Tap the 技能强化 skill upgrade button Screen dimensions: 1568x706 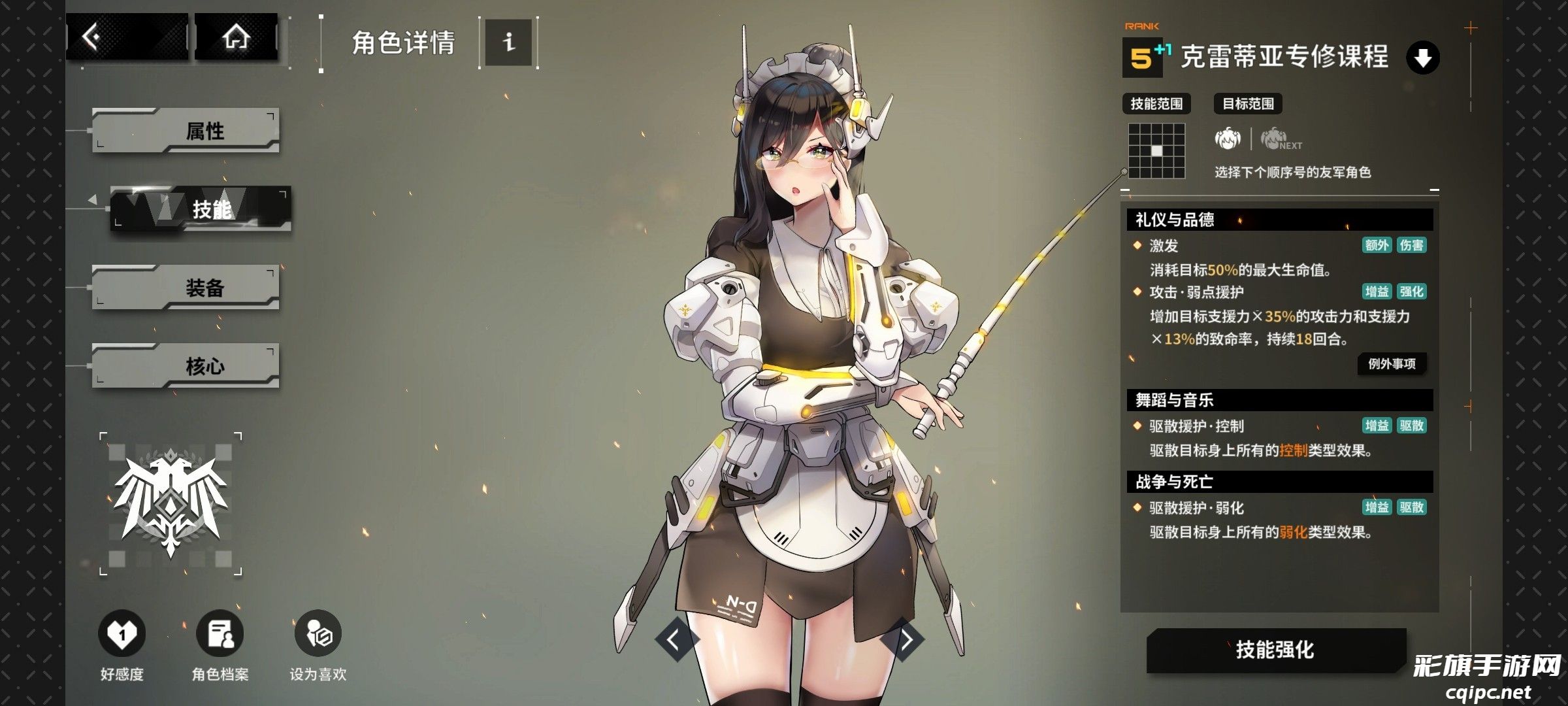1275,650
